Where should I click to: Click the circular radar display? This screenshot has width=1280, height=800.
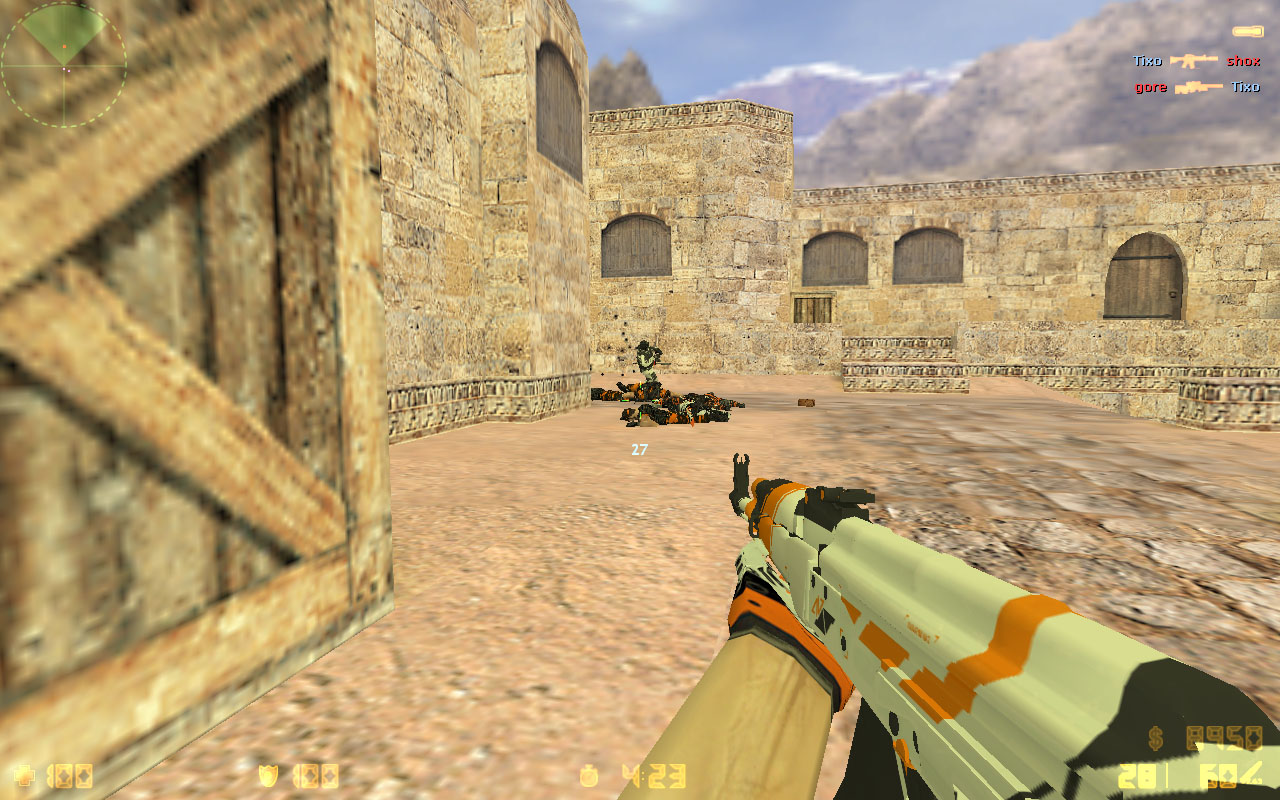(64, 66)
